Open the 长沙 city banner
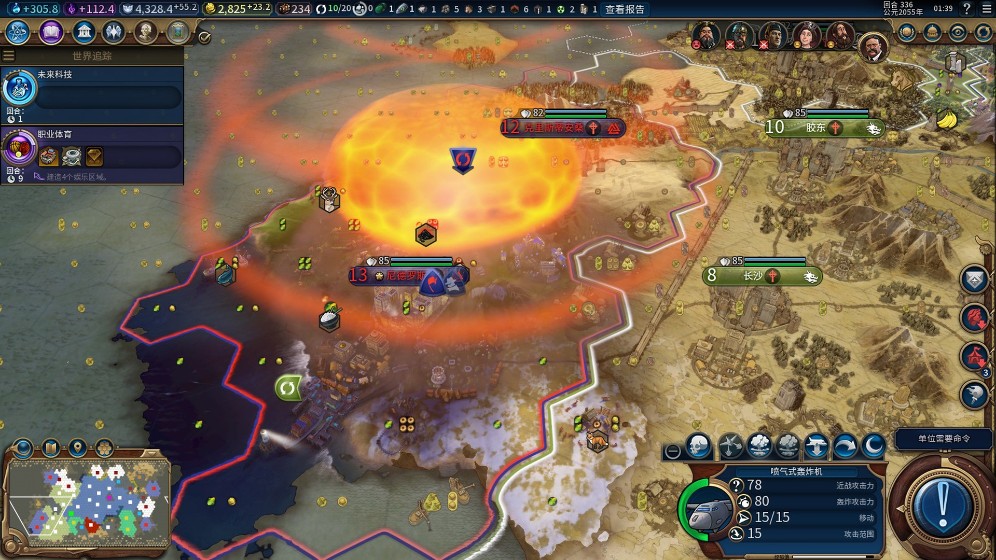The width and height of the screenshot is (996, 560). [762, 275]
